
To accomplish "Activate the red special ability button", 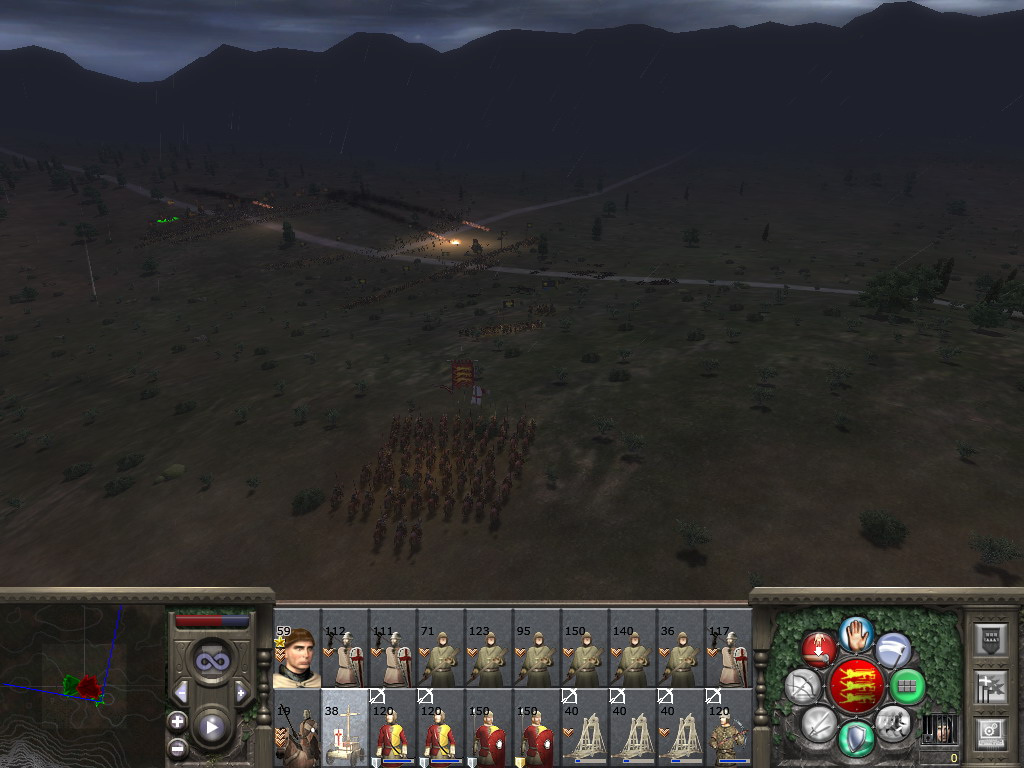I will tap(820, 650).
